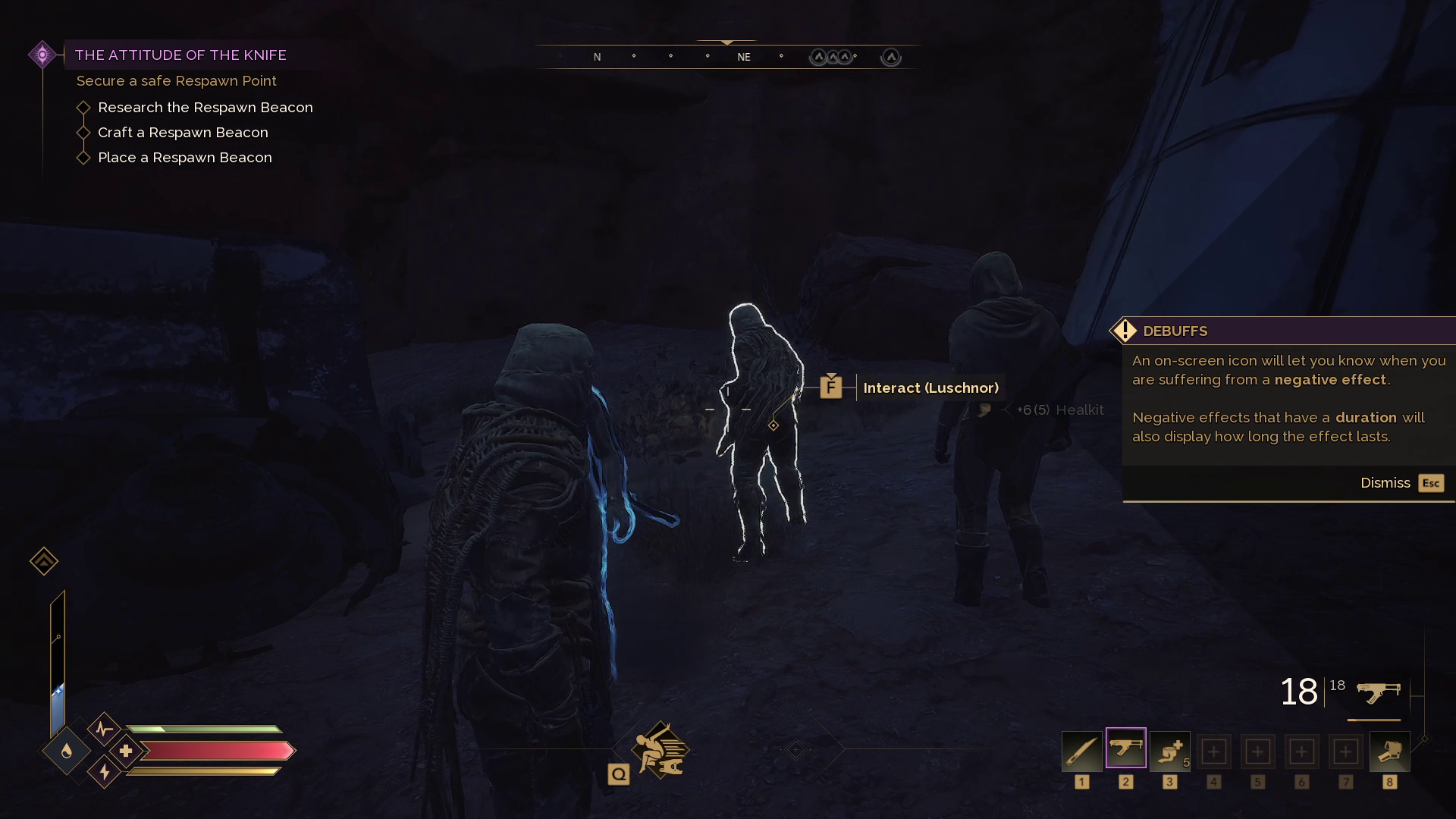Click the chevron diamond icon above the water gauge
This screenshot has height=819, width=1456.
44,561
